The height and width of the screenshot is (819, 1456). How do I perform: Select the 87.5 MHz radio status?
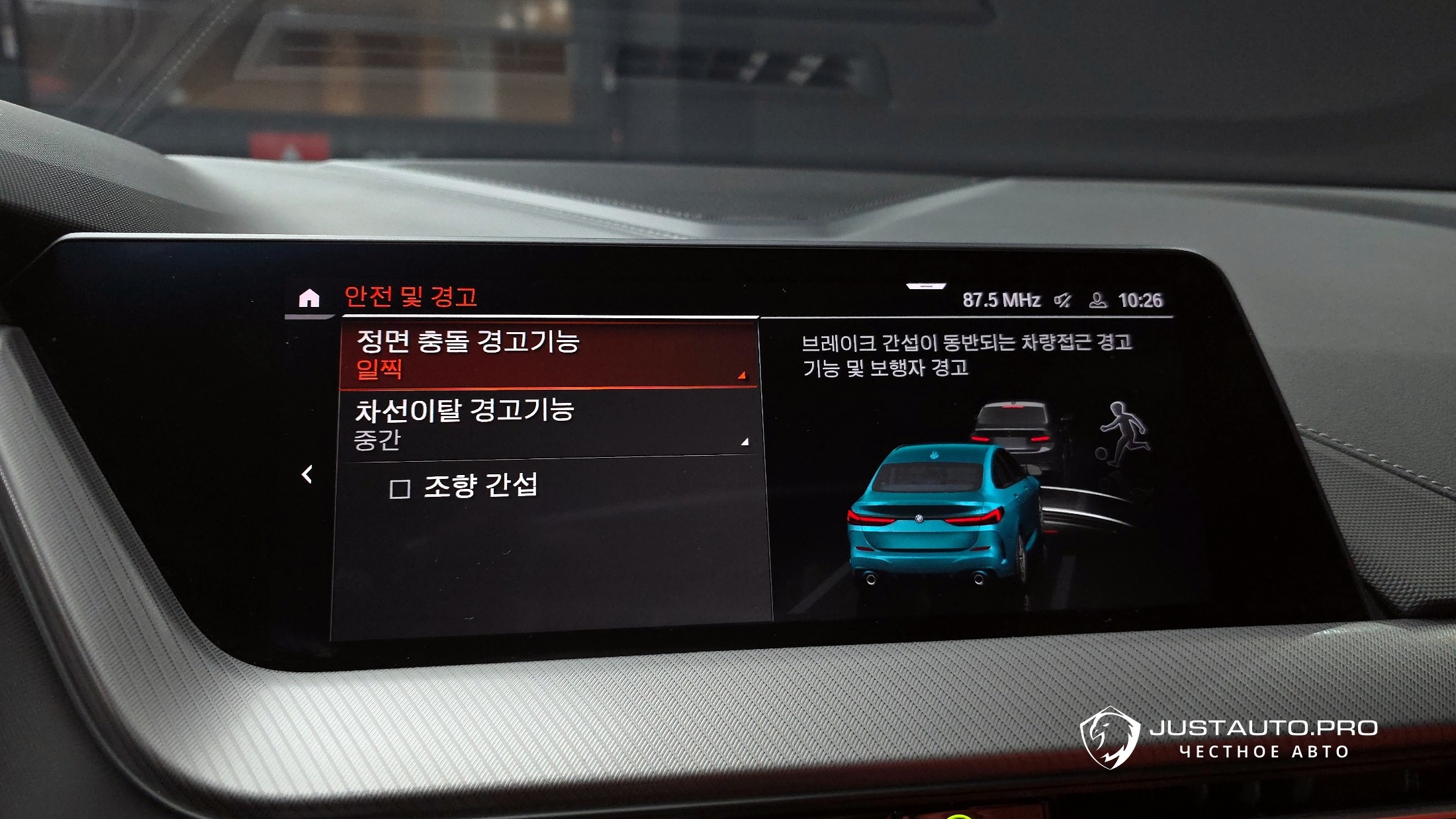coord(1001,300)
